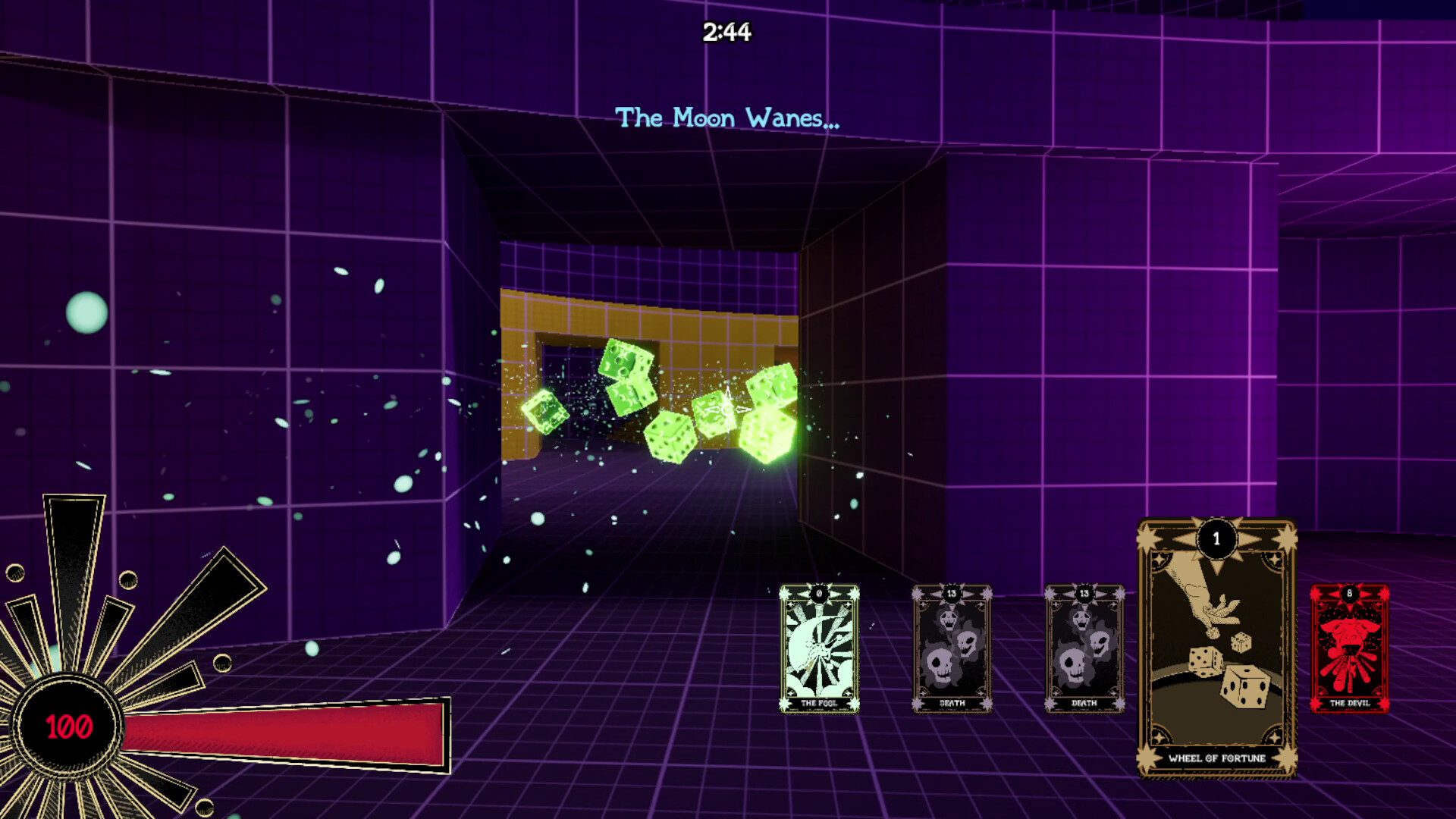Click 'The Moon Wanes...' announcement text
The height and width of the screenshot is (819, 1456).
[728, 118]
